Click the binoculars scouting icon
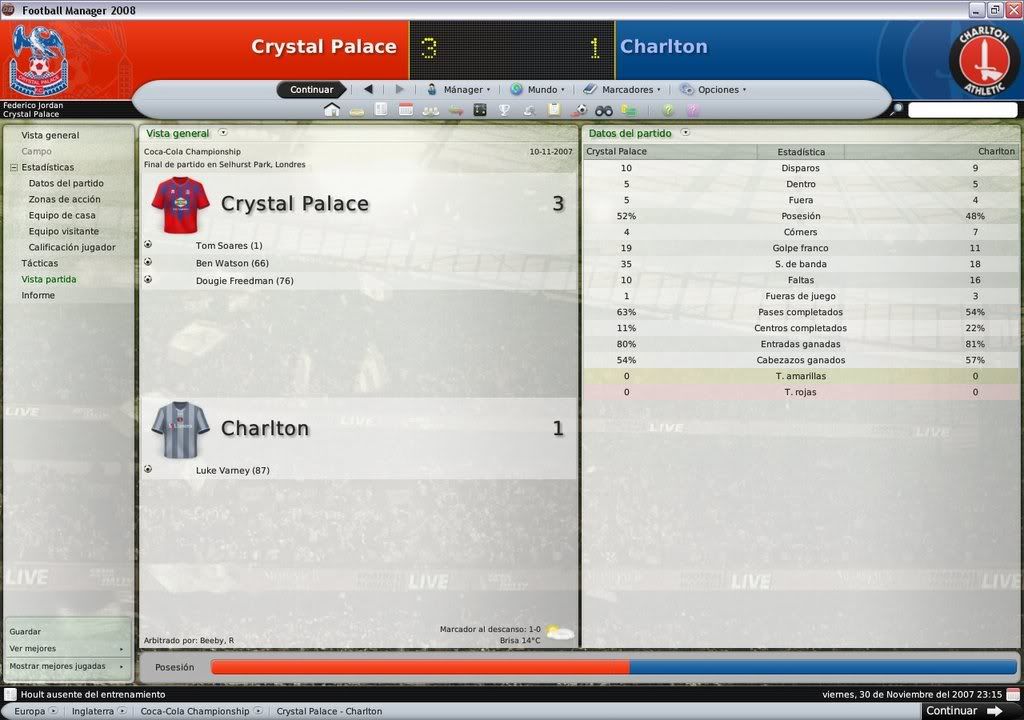The image size is (1024, 720). click(x=604, y=110)
